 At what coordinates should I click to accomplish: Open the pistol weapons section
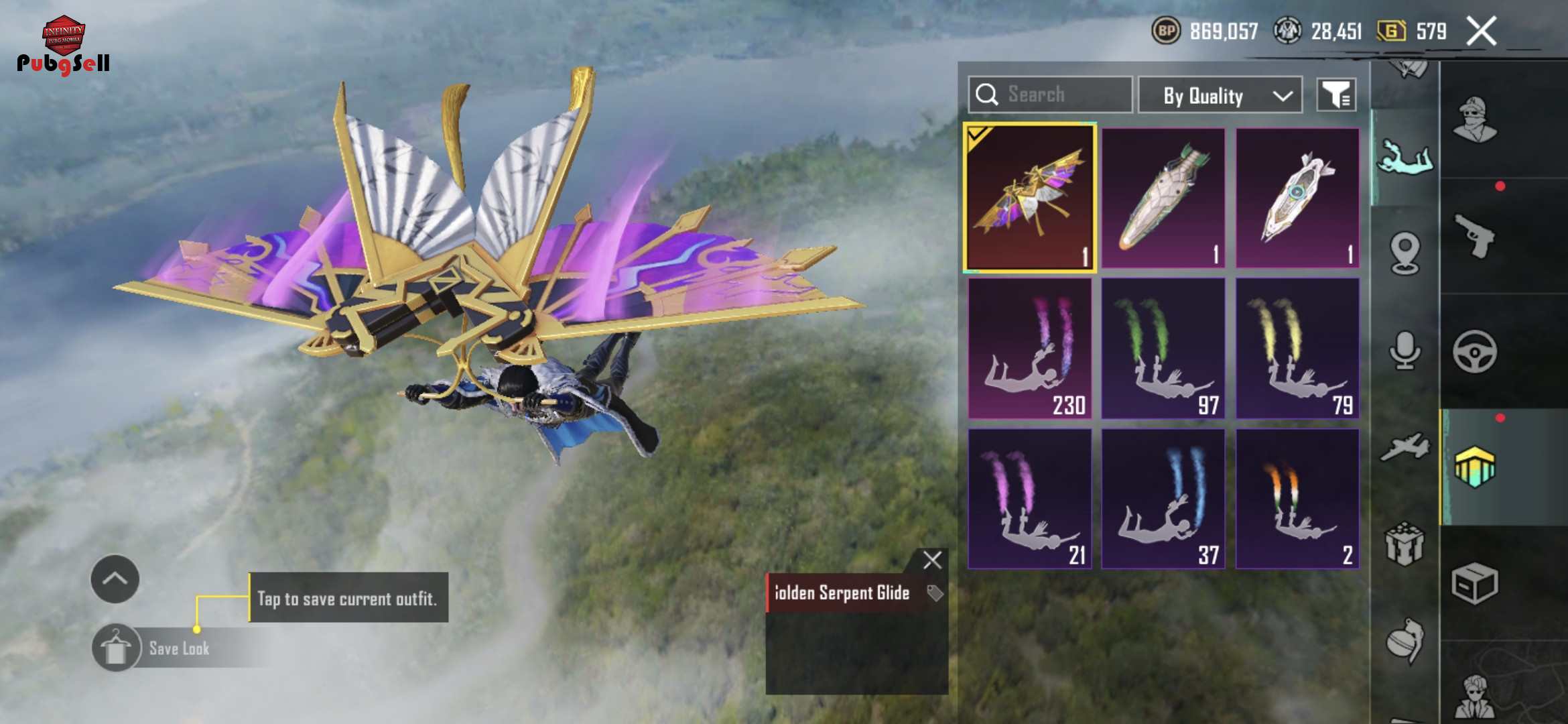pyautogui.click(x=1474, y=235)
